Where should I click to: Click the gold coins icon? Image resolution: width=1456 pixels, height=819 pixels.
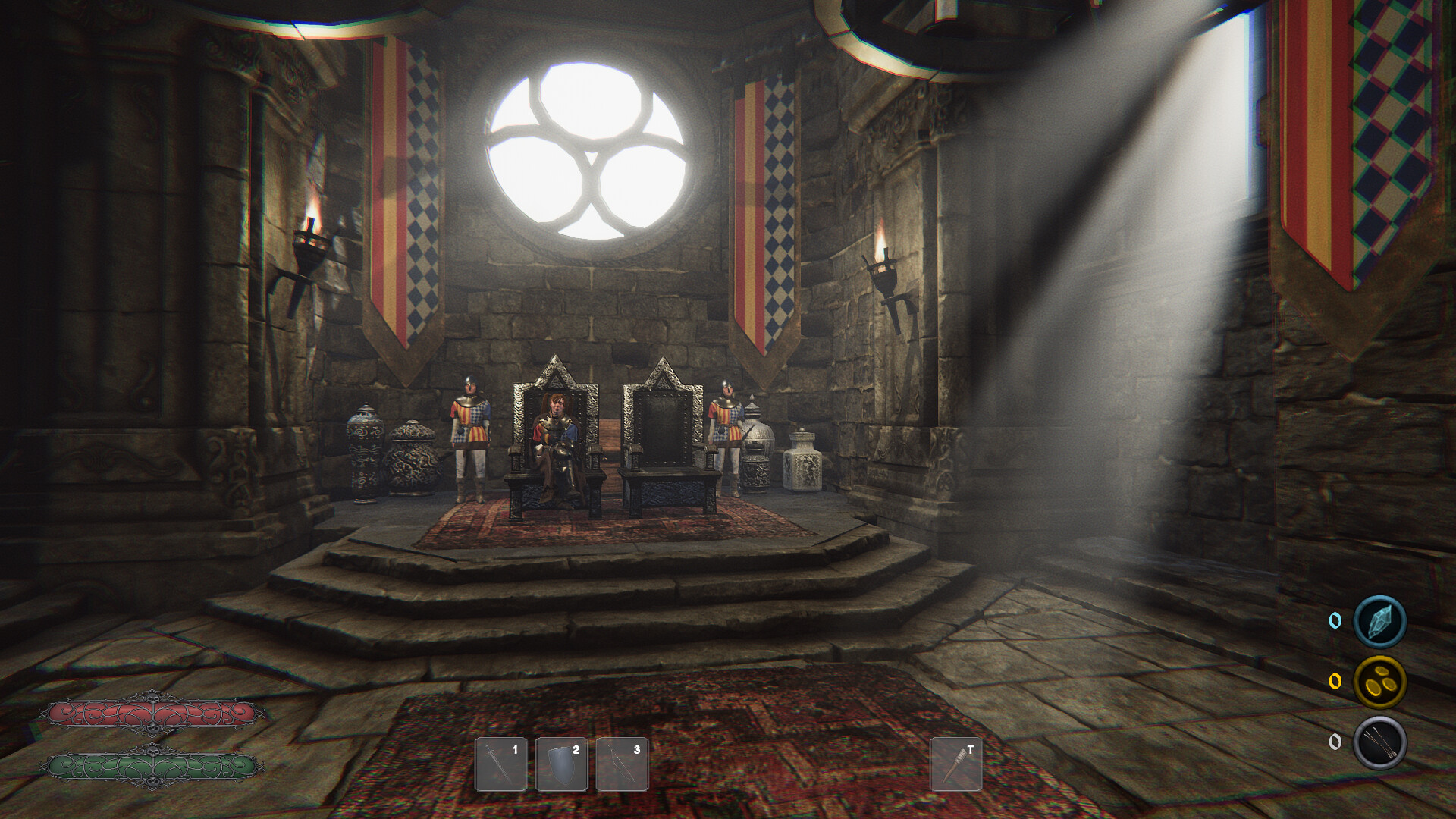point(1379,682)
